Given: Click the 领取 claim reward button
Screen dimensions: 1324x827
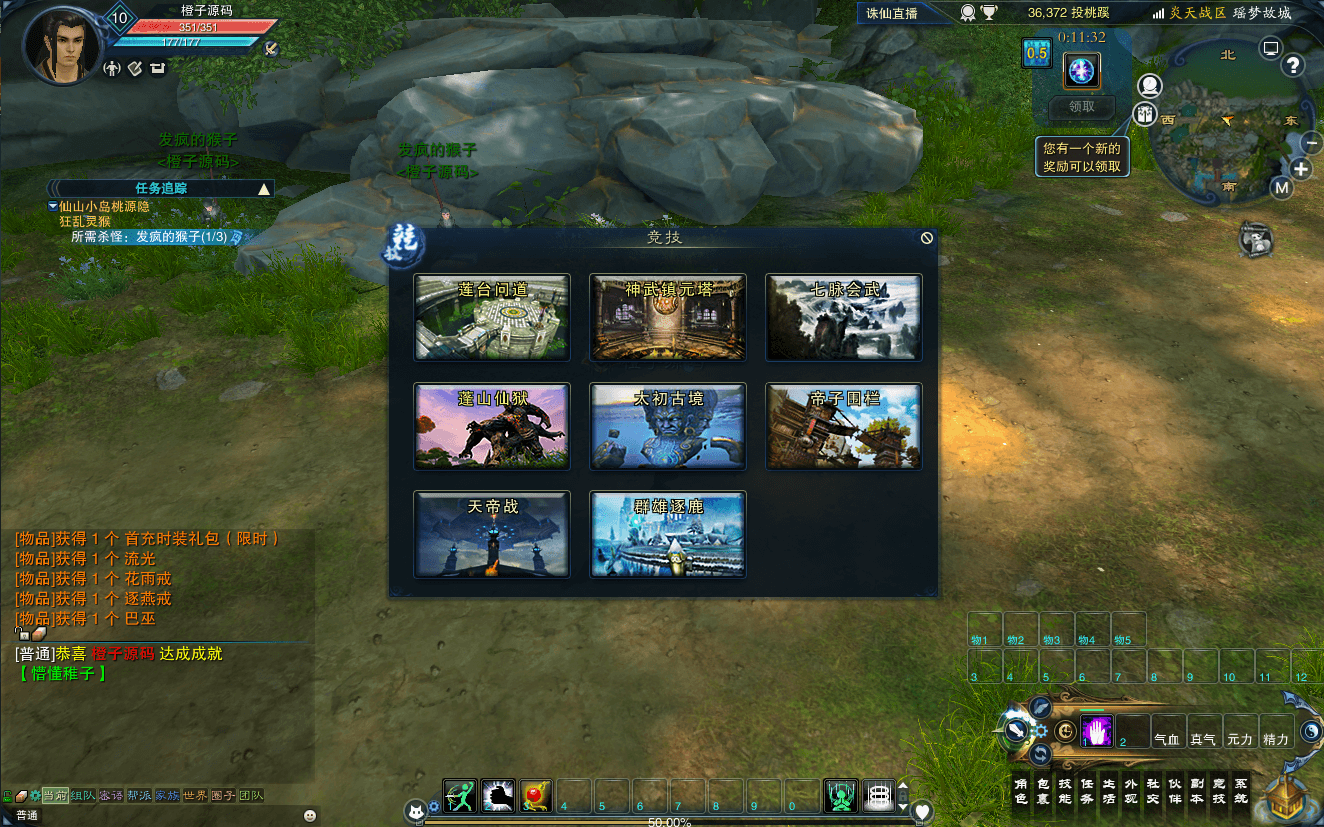Looking at the screenshot, I should [x=1082, y=107].
